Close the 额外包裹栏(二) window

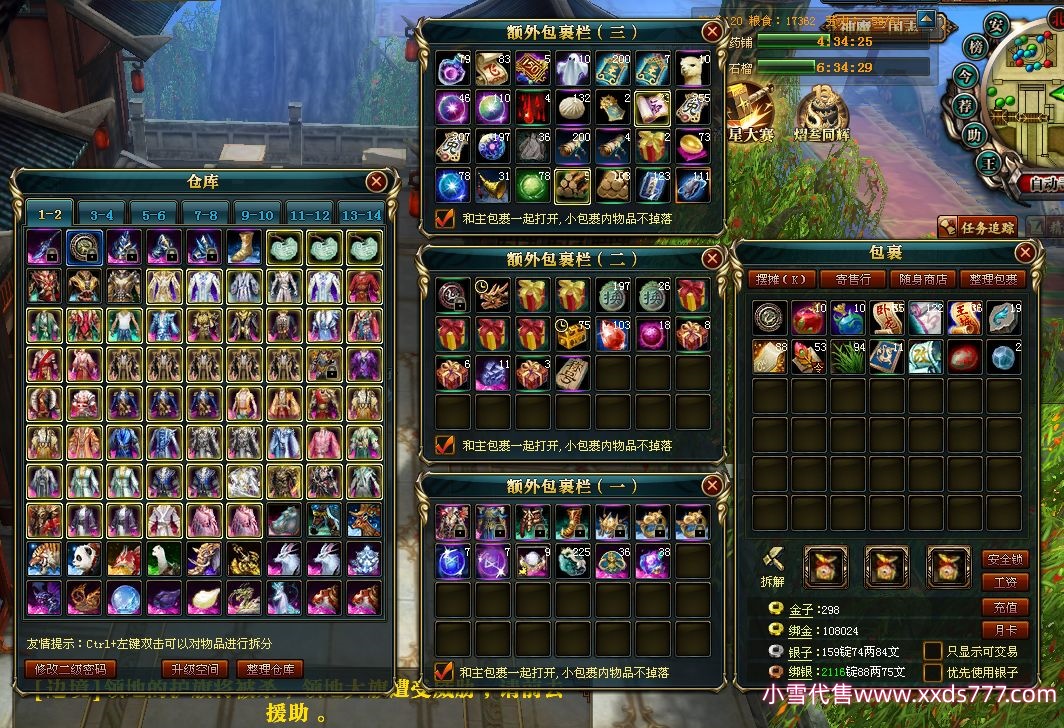712,258
